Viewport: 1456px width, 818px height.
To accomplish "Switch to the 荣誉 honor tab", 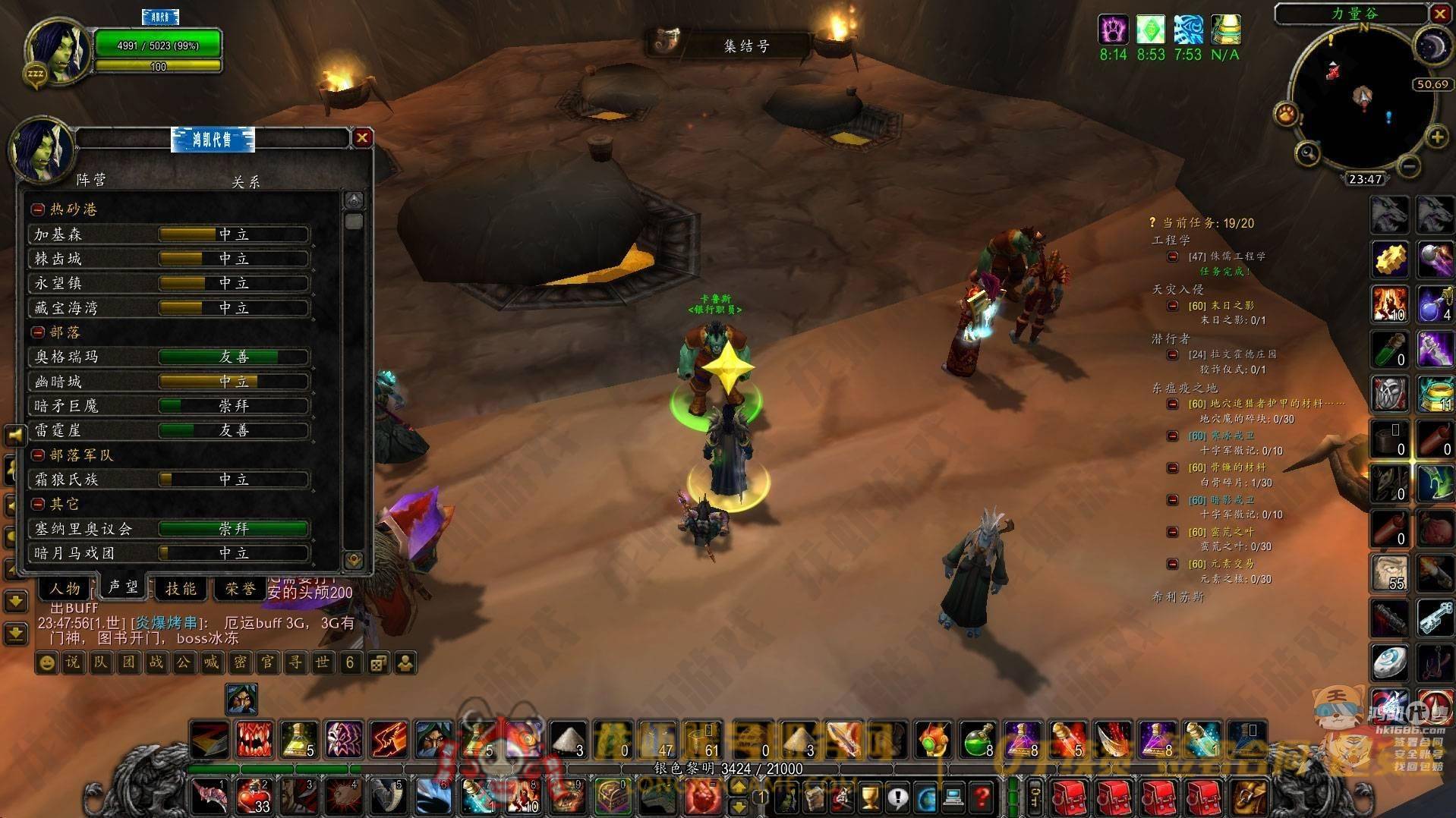I will tap(240, 588).
